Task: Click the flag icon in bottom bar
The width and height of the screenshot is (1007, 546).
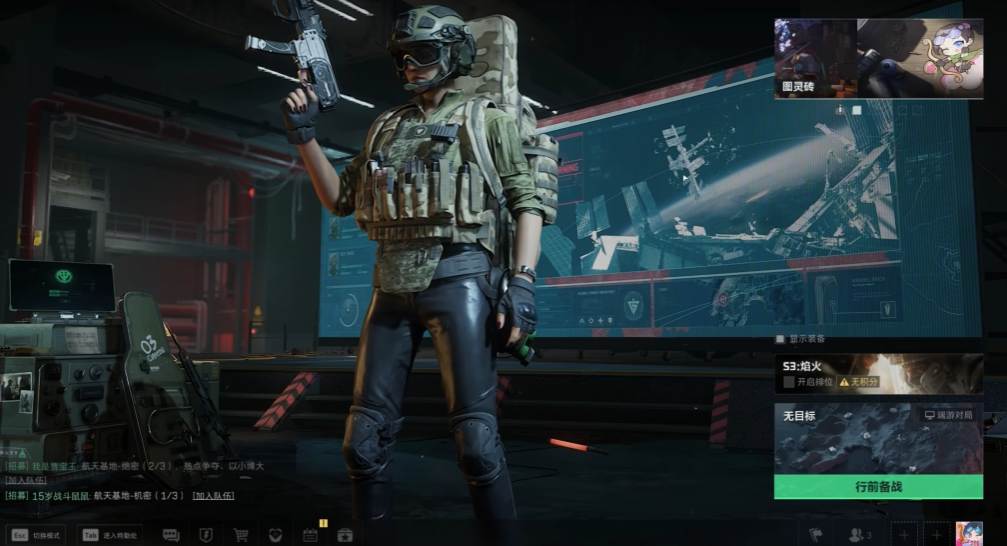Action: point(816,535)
